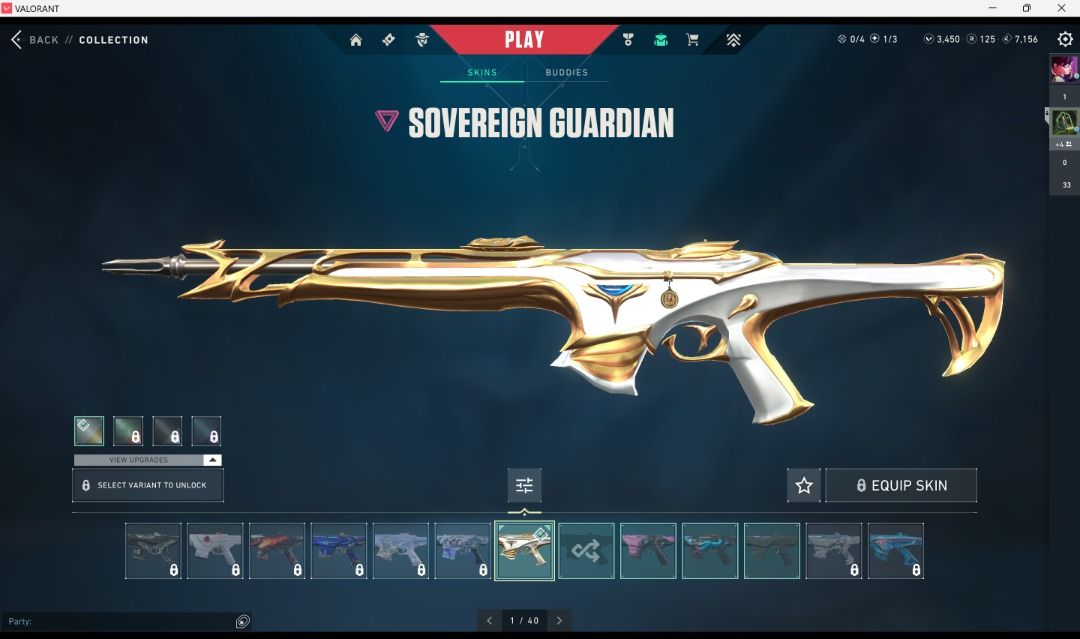Select the pink Guardian skin thumbnail
This screenshot has width=1080, height=639.
tap(648, 551)
